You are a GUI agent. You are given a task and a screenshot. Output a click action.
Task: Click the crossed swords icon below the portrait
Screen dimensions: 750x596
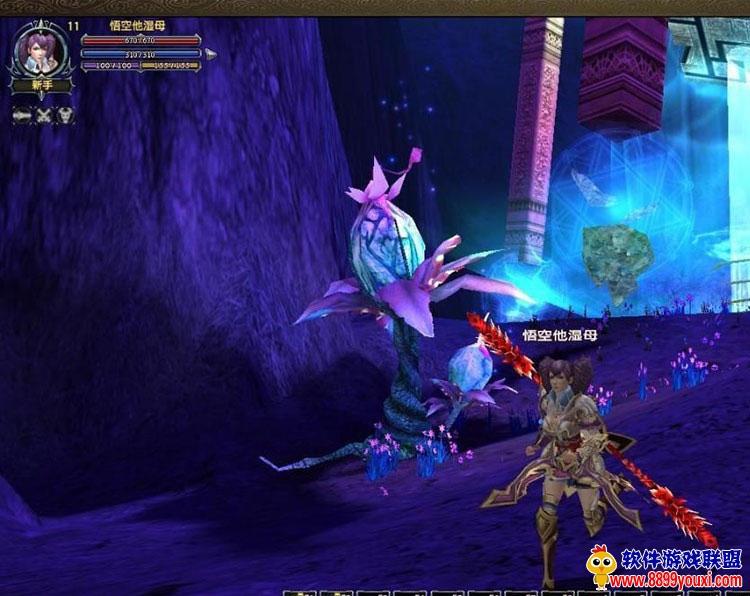[x=44, y=115]
